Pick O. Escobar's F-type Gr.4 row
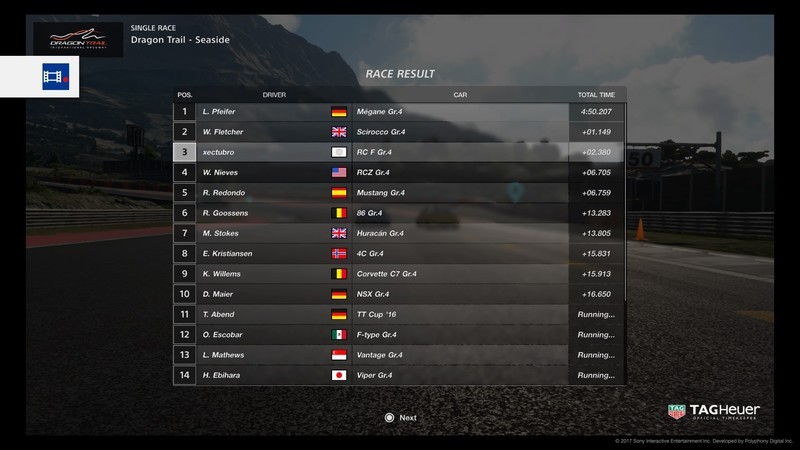This screenshot has height=450, width=800. tap(400, 334)
